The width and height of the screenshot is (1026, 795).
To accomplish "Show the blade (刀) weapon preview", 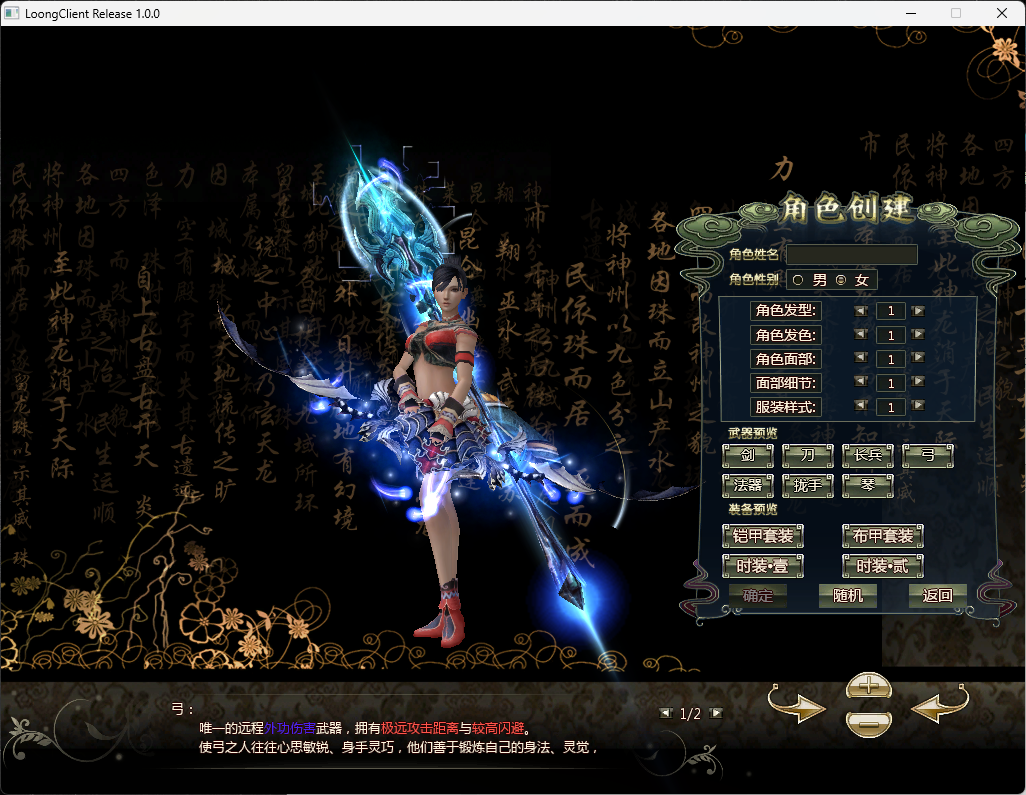I will click(x=807, y=456).
